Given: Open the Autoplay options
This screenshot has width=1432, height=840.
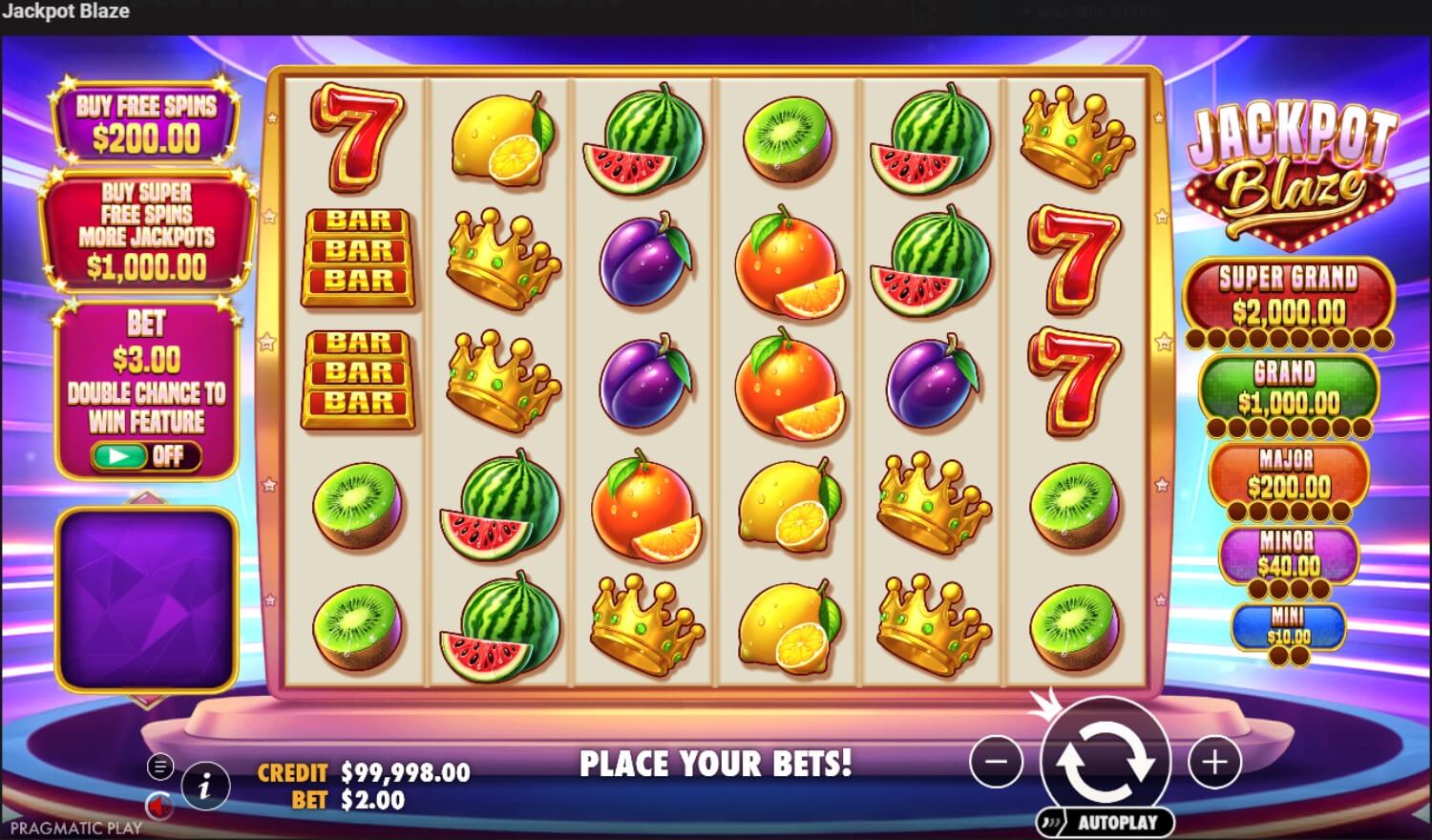Looking at the screenshot, I should click(1106, 822).
